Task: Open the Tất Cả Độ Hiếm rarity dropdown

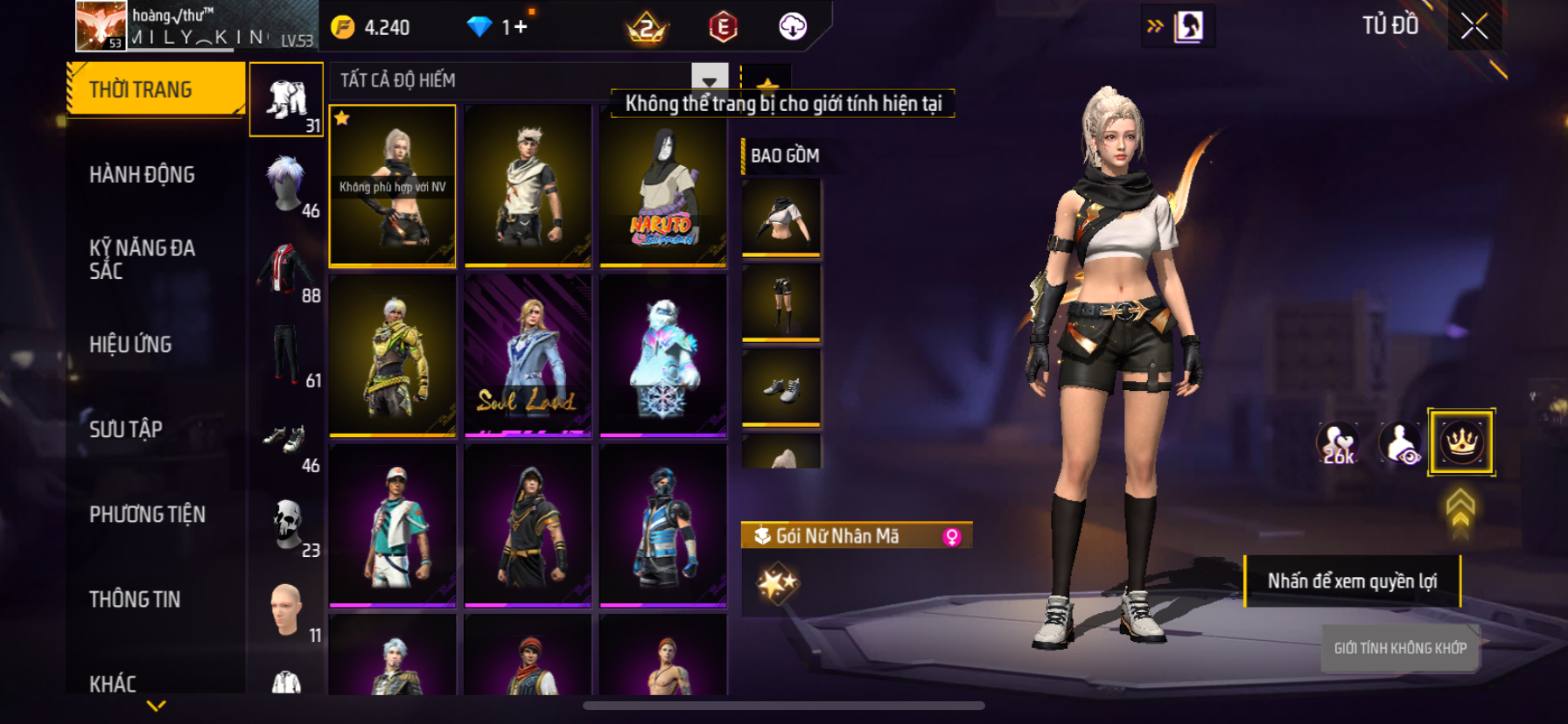Action: [x=709, y=80]
